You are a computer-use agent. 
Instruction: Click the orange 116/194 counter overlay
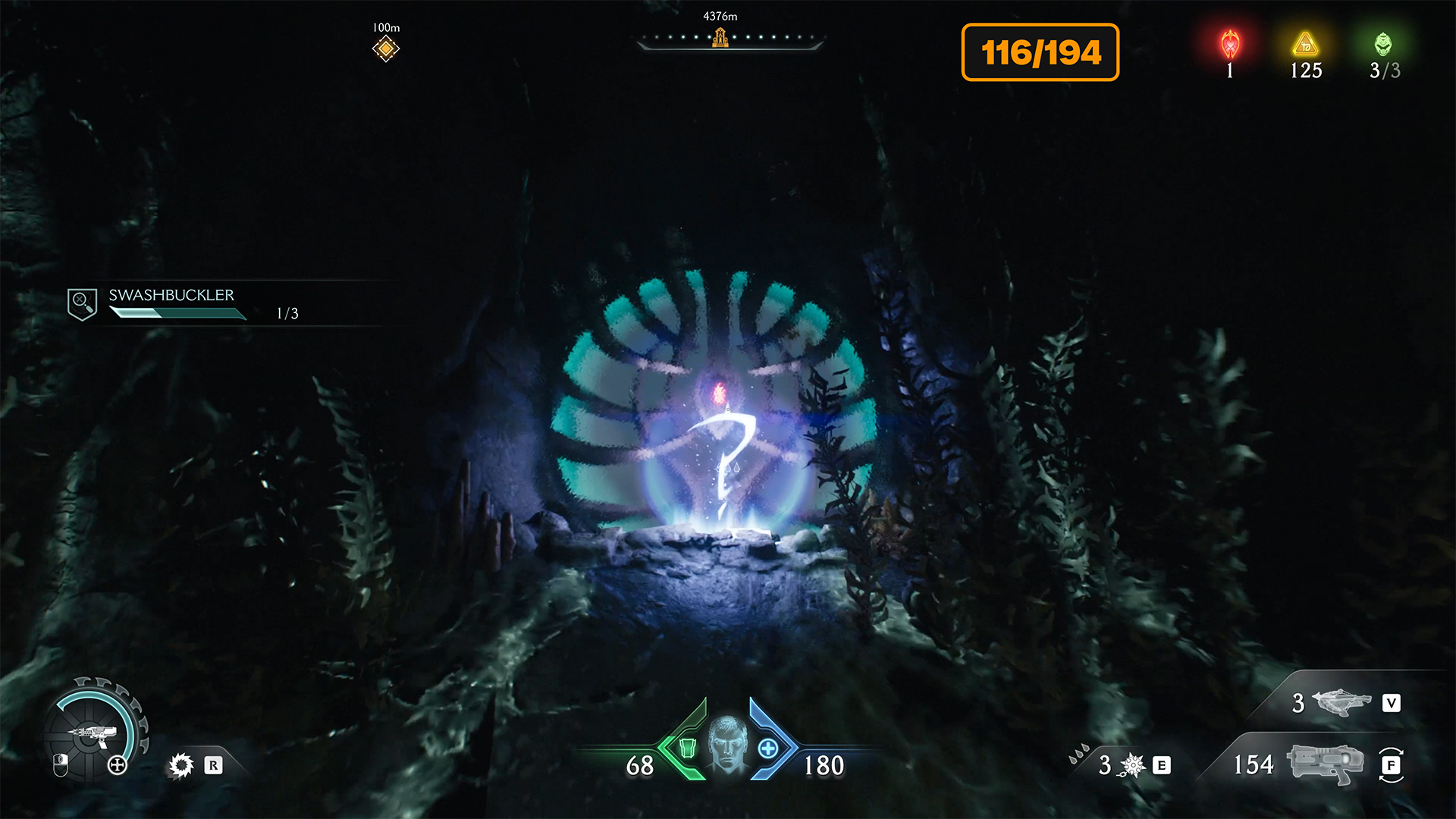pyautogui.click(x=1040, y=52)
